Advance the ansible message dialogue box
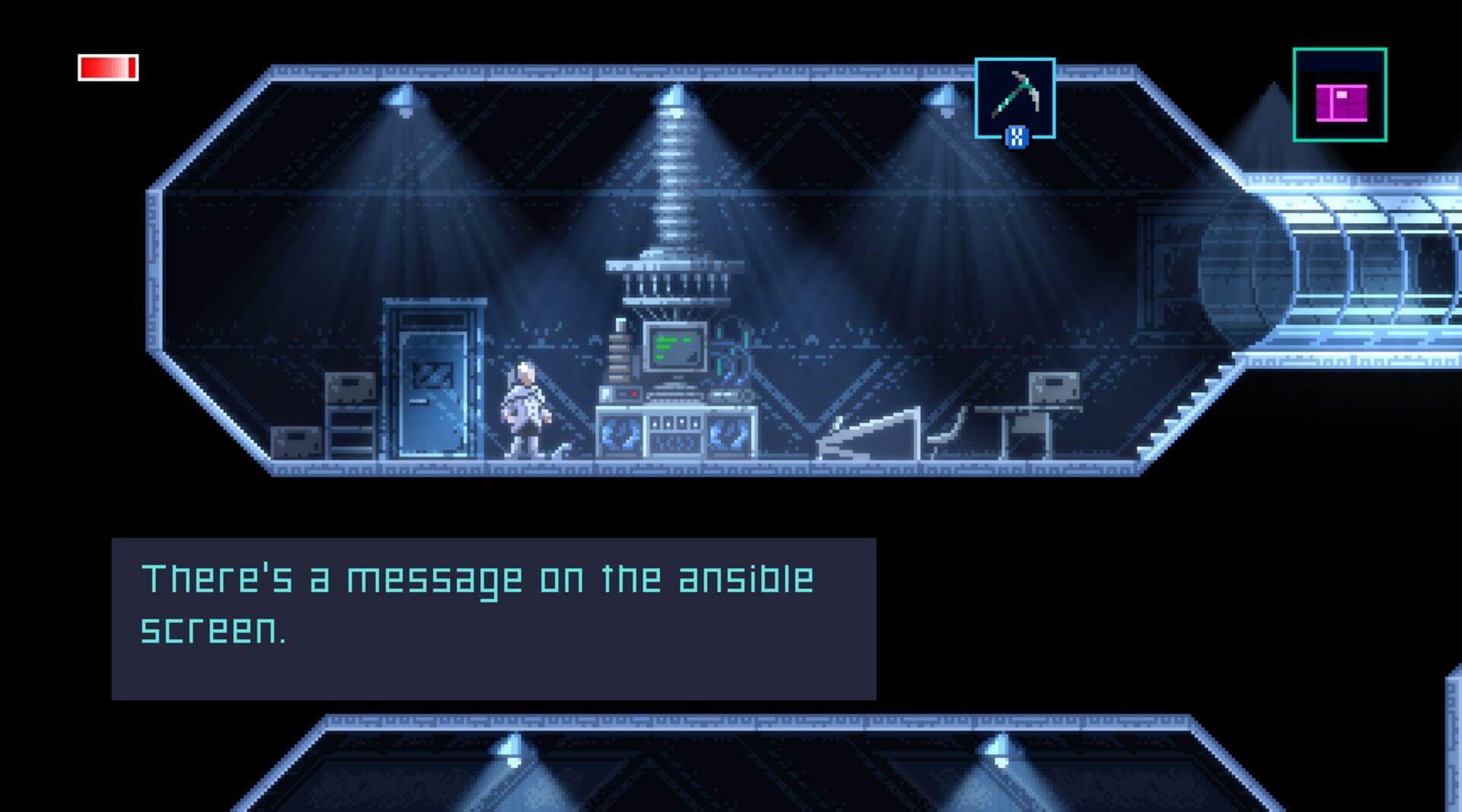The height and width of the screenshot is (812, 1462). [493, 618]
